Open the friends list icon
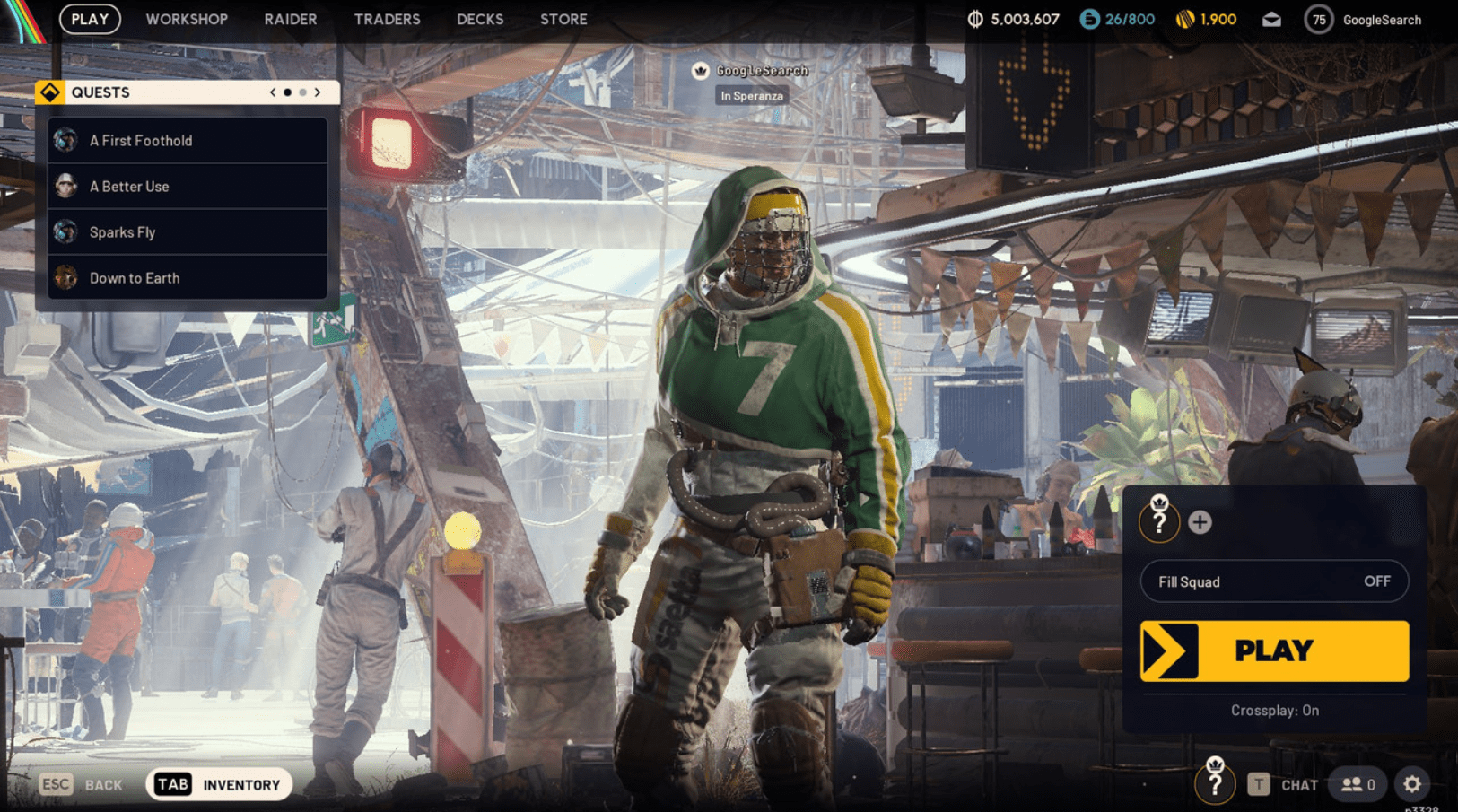The width and height of the screenshot is (1458, 812). (1358, 784)
